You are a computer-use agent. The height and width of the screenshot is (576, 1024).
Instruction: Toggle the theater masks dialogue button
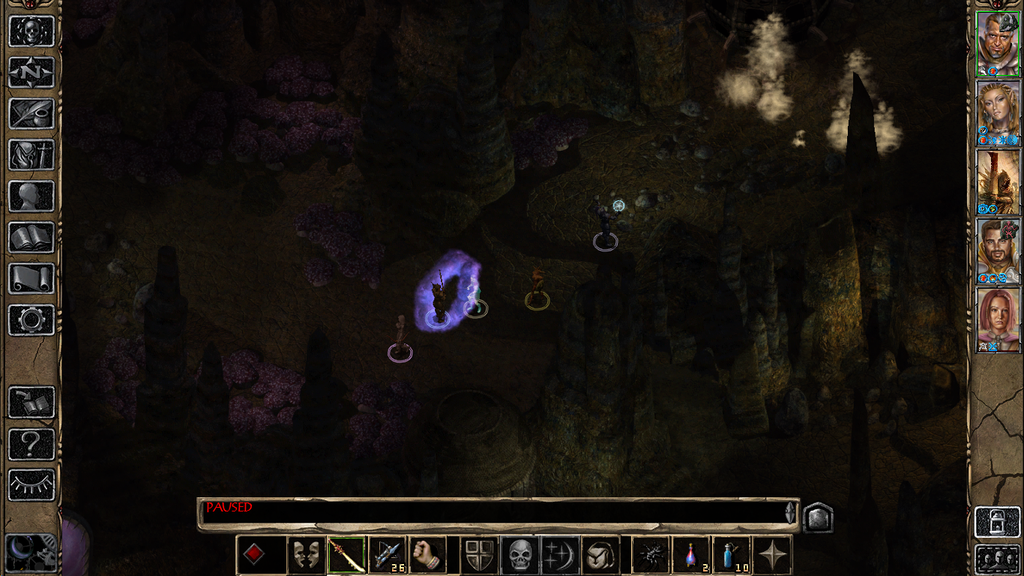pos(304,555)
